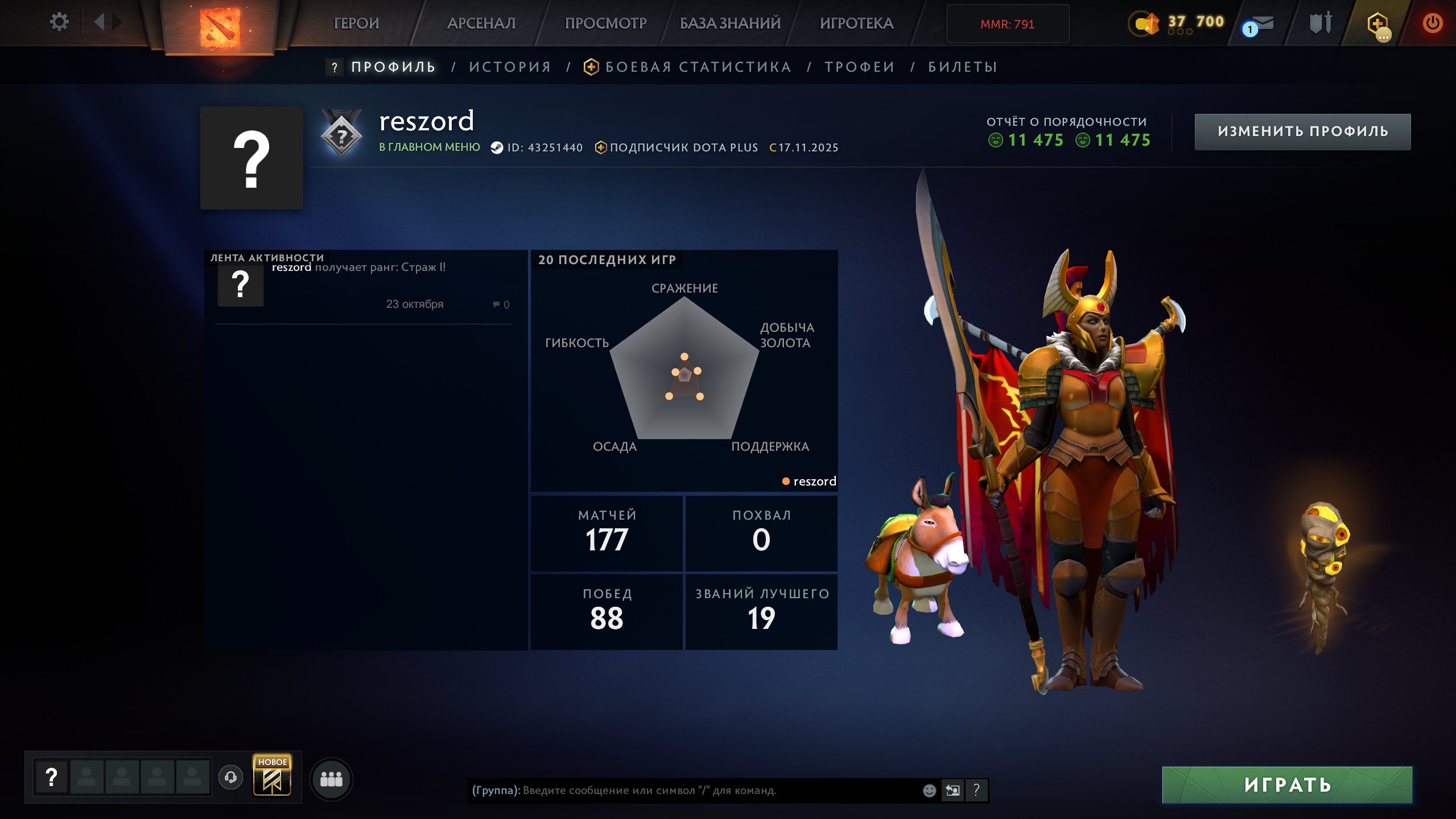The width and height of the screenshot is (1456, 819).
Task: Open notifications via the envelope icon
Action: click(x=1263, y=23)
